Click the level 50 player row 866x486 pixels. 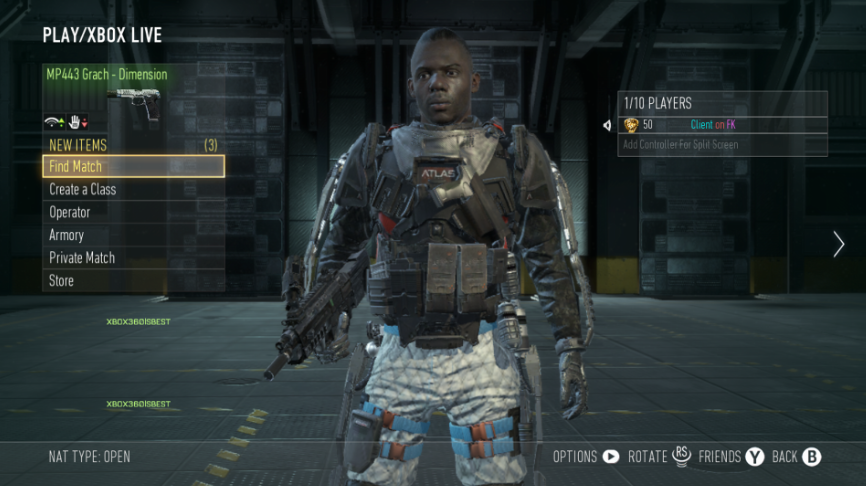tap(722, 125)
